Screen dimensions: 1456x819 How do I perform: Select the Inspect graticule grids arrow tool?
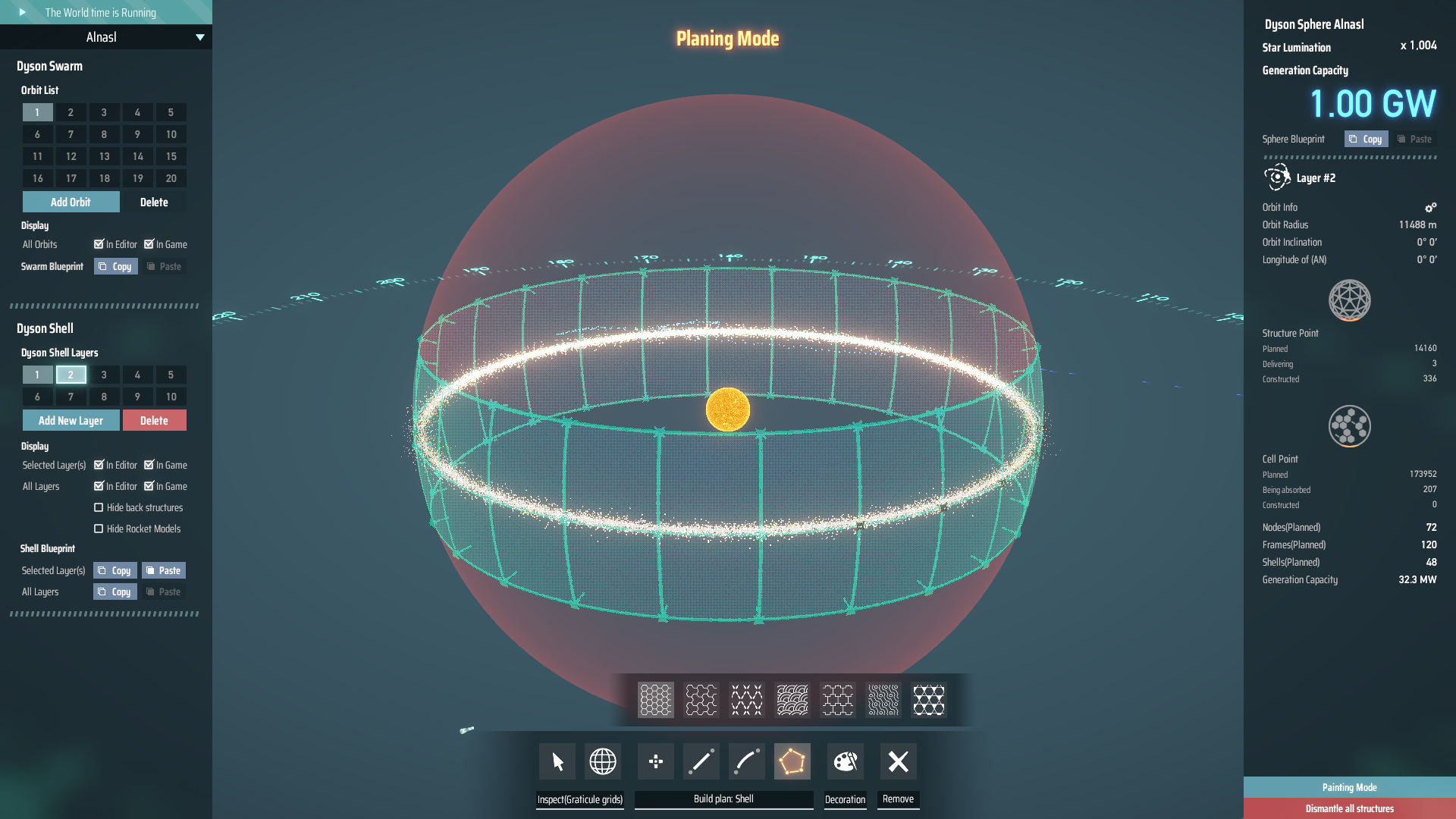pos(556,761)
